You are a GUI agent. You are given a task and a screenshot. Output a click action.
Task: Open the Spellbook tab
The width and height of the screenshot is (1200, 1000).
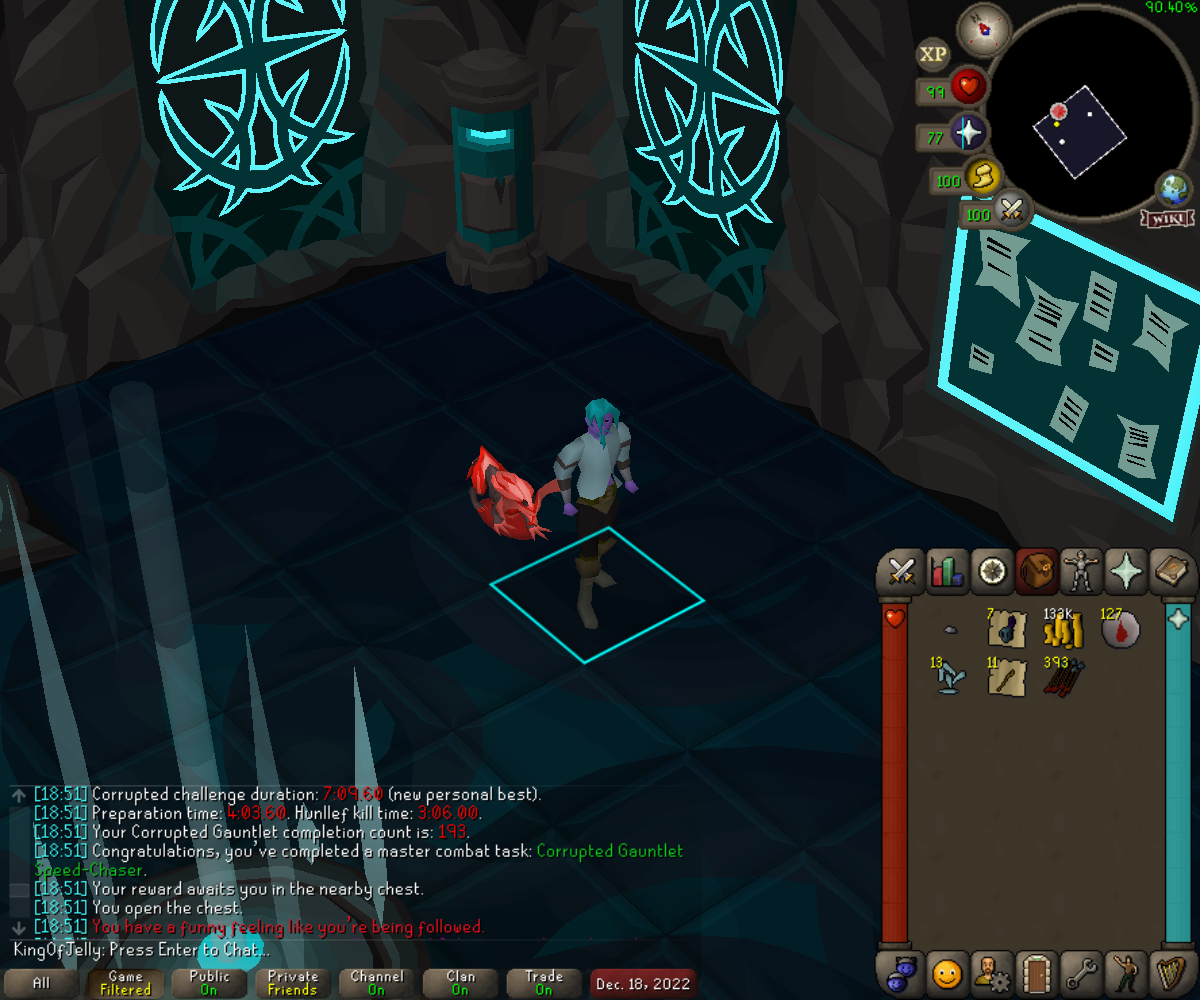tap(1171, 572)
